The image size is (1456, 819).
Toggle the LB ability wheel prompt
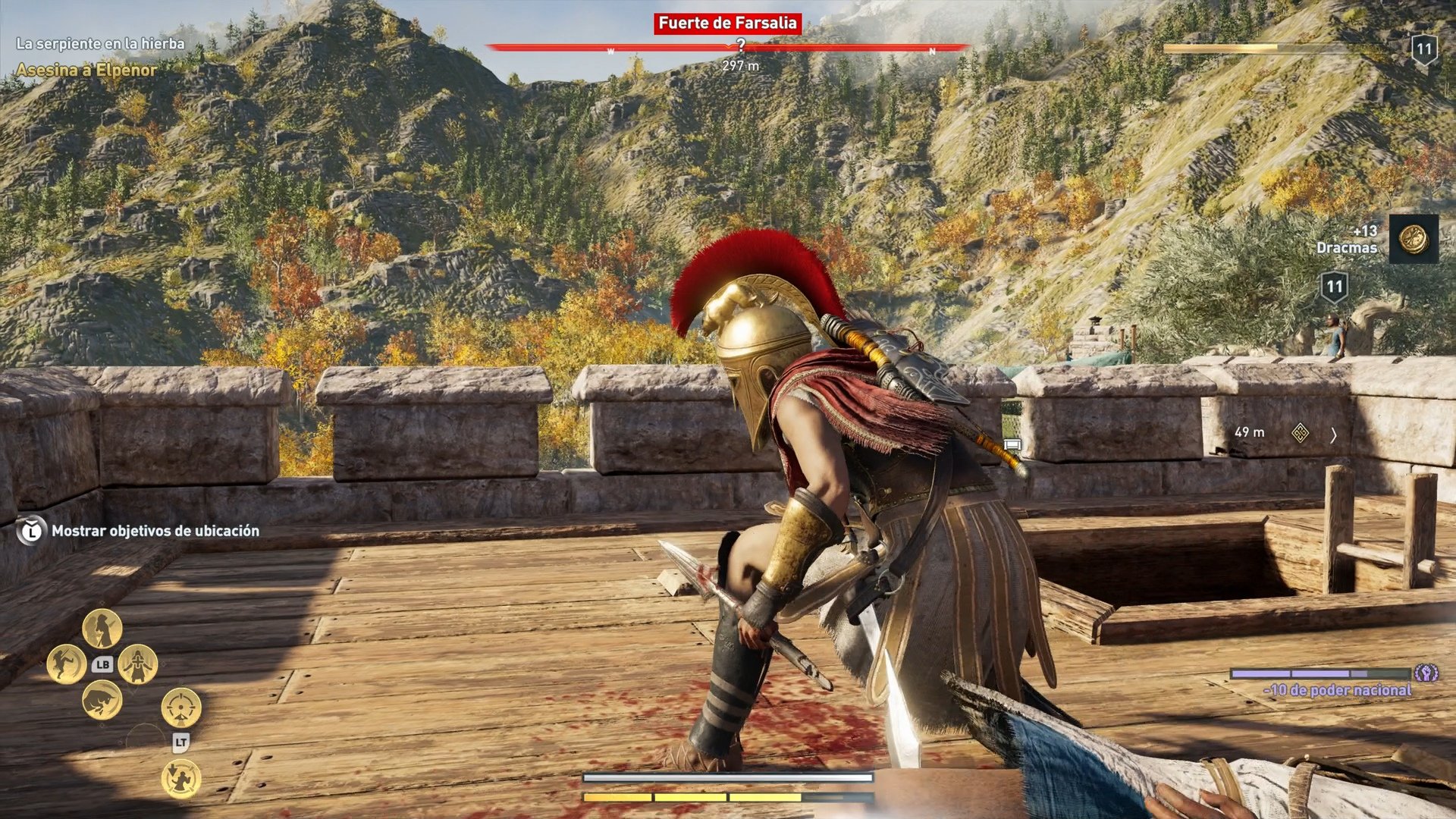click(102, 665)
